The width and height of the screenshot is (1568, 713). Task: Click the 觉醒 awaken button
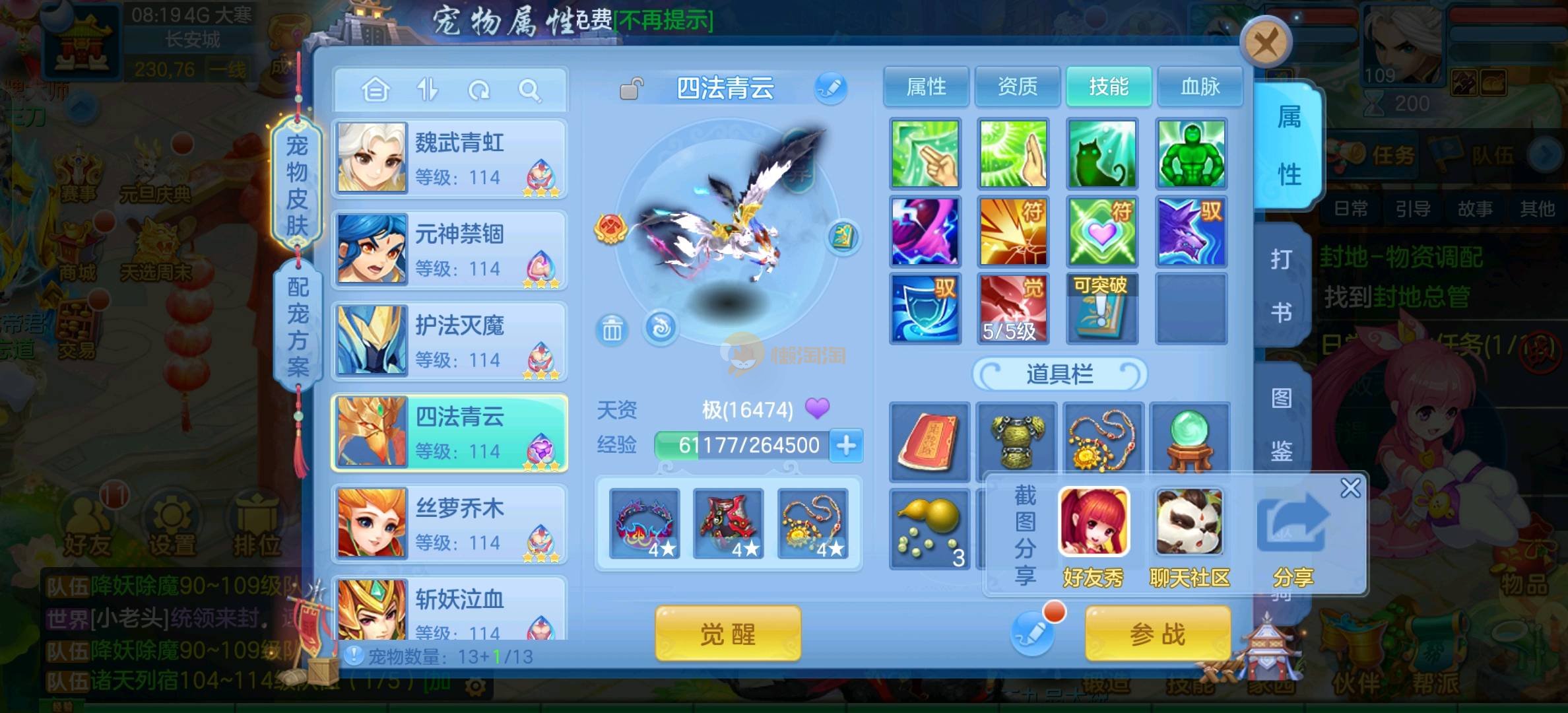(728, 634)
